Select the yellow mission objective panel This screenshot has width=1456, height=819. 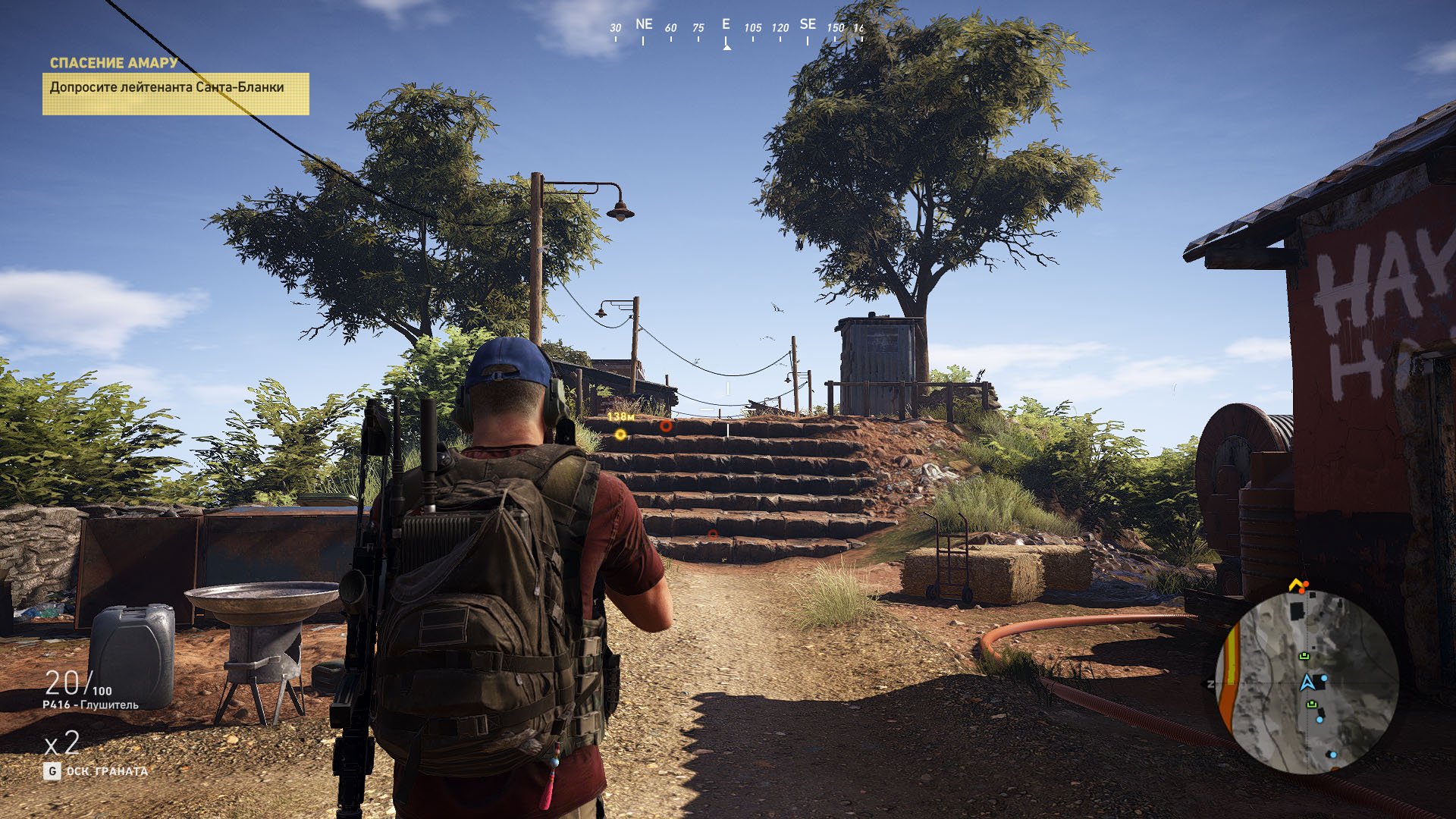175,93
